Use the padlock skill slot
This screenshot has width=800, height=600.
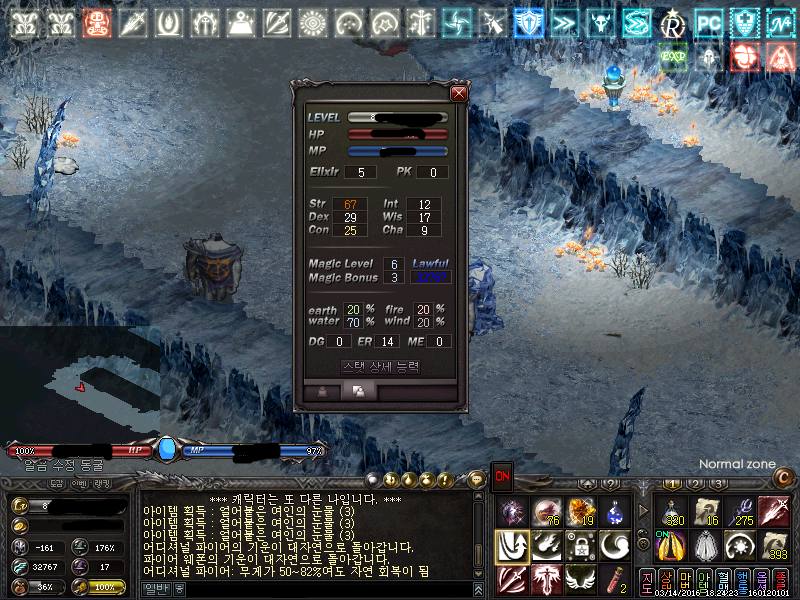[x=580, y=545]
